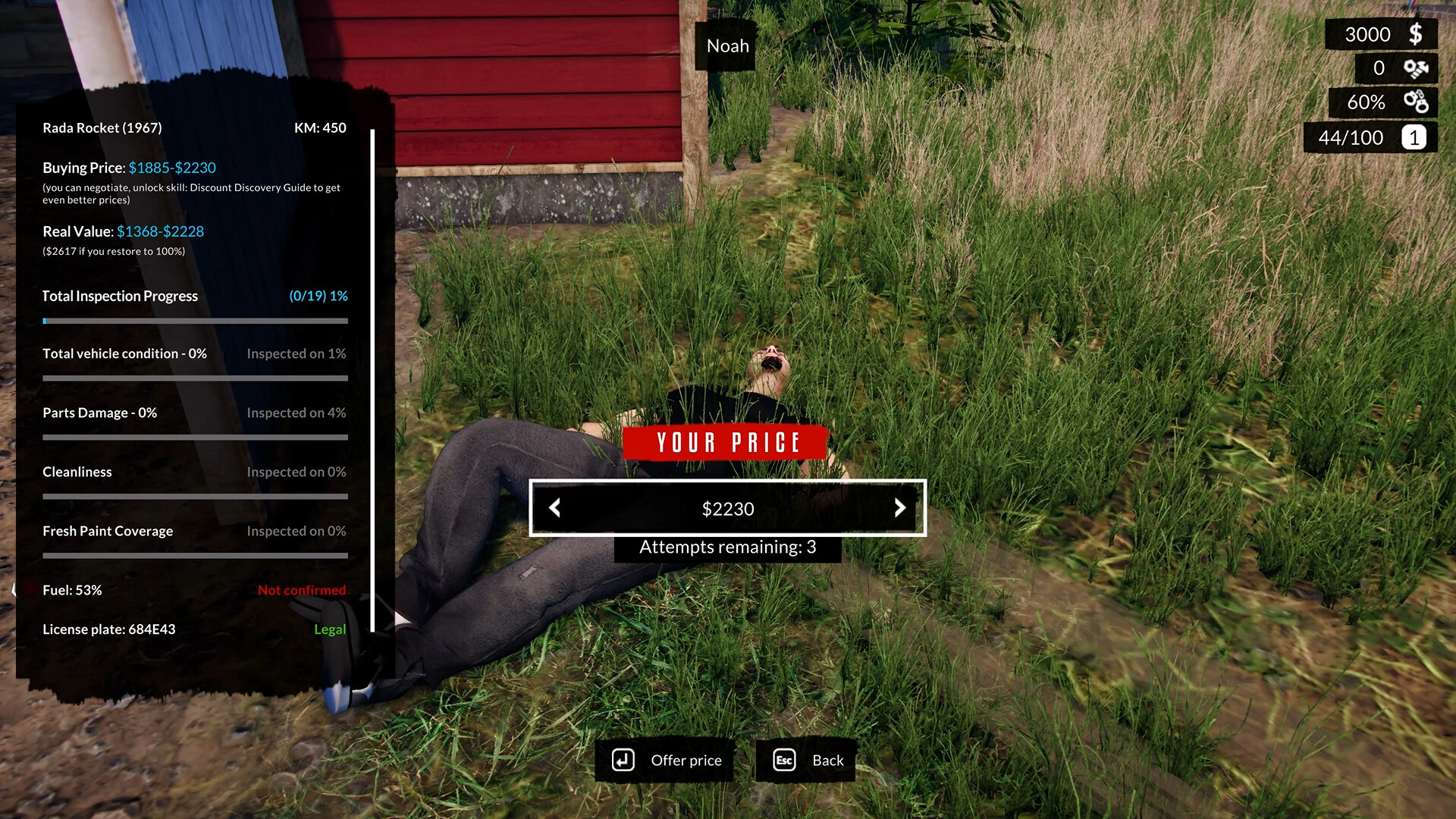Click the Parts Damage progress bar
The width and height of the screenshot is (1456, 819).
point(195,437)
